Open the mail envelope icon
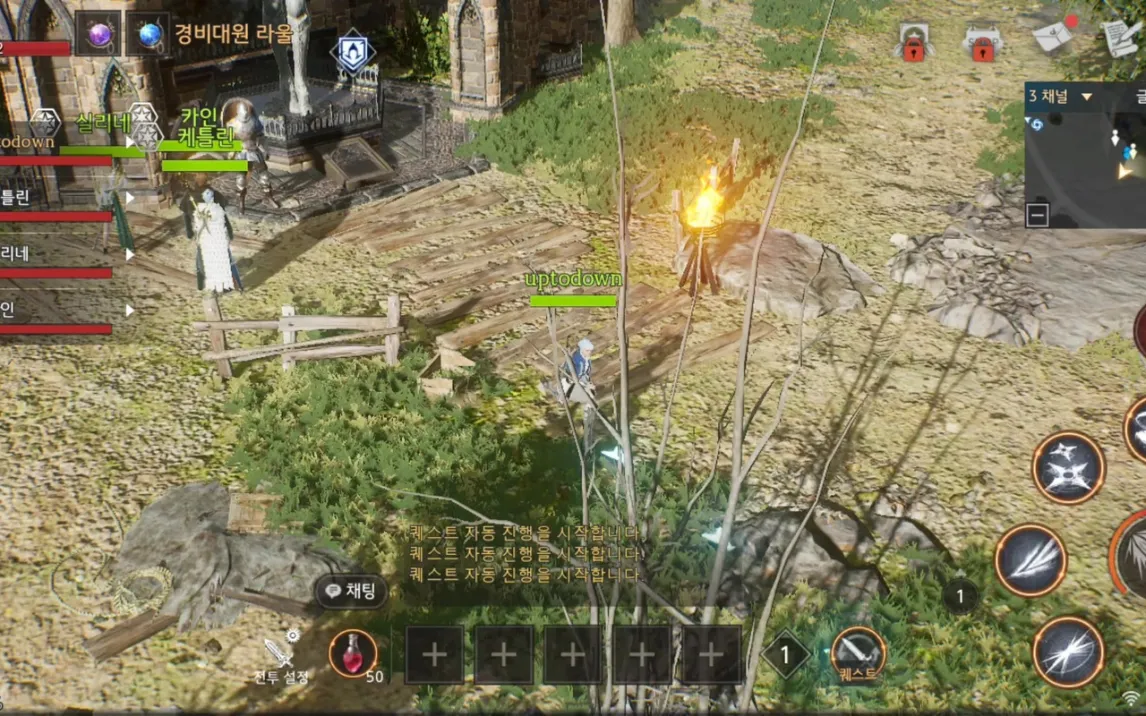 (x=1053, y=37)
